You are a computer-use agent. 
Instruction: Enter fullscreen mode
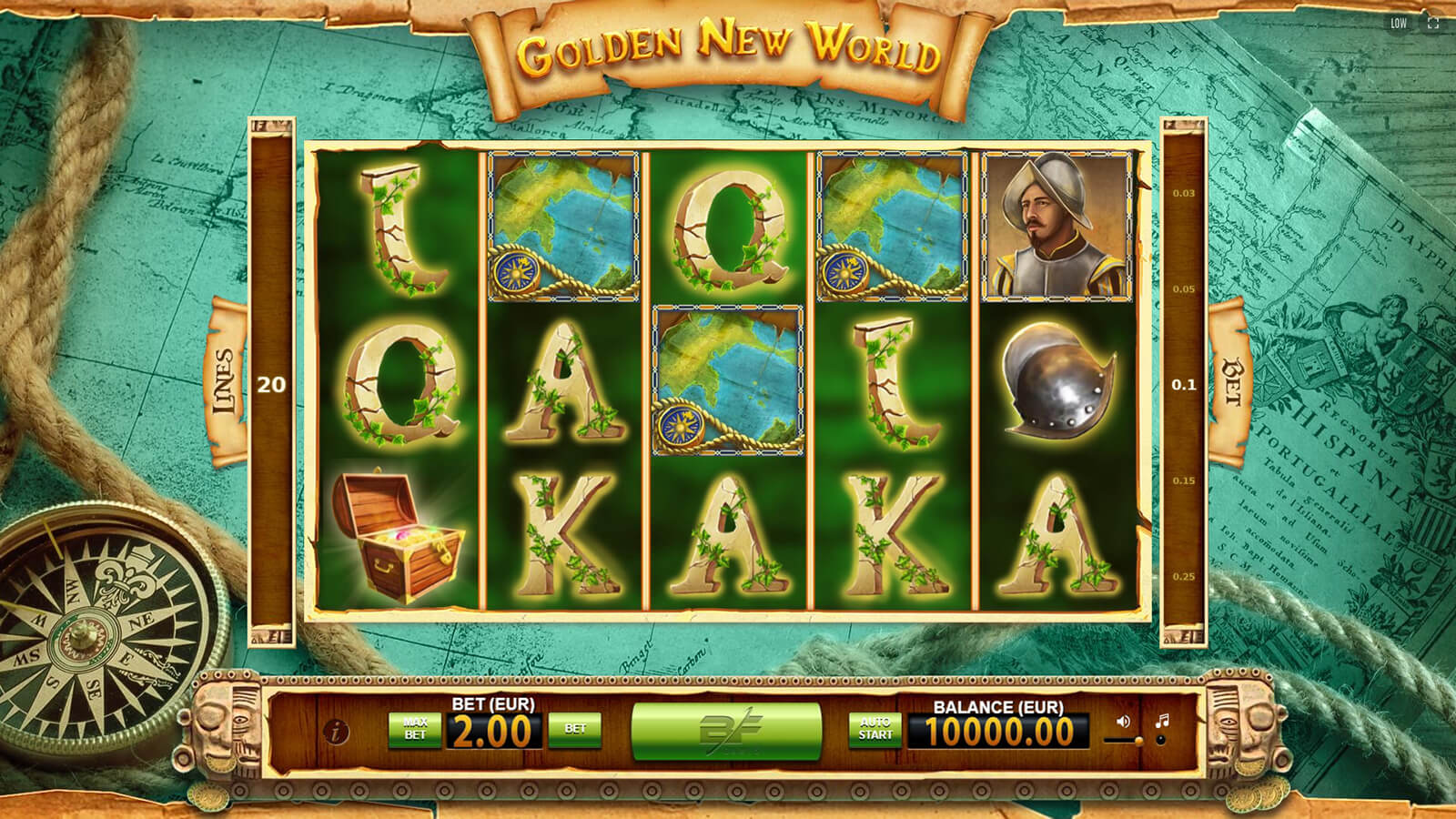click(1433, 24)
